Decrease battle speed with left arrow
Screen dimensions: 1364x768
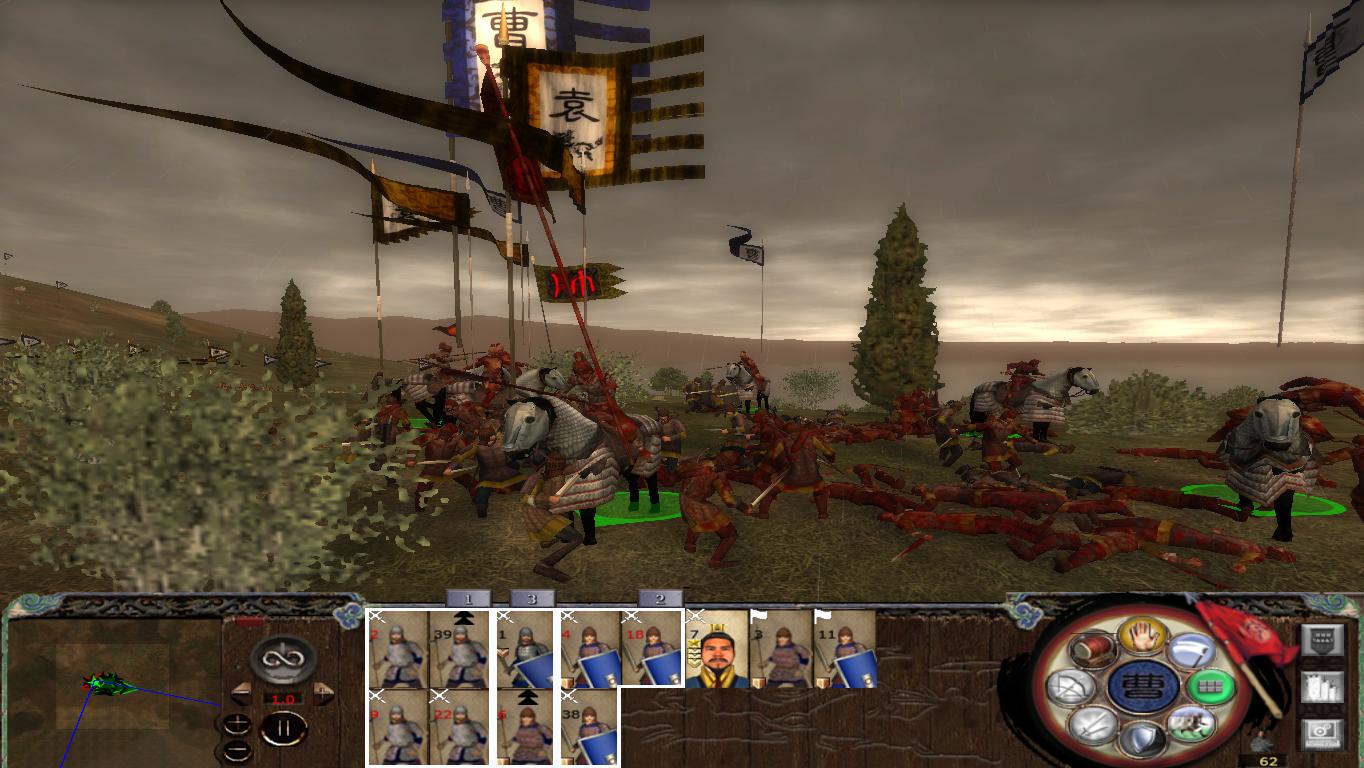[x=242, y=692]
